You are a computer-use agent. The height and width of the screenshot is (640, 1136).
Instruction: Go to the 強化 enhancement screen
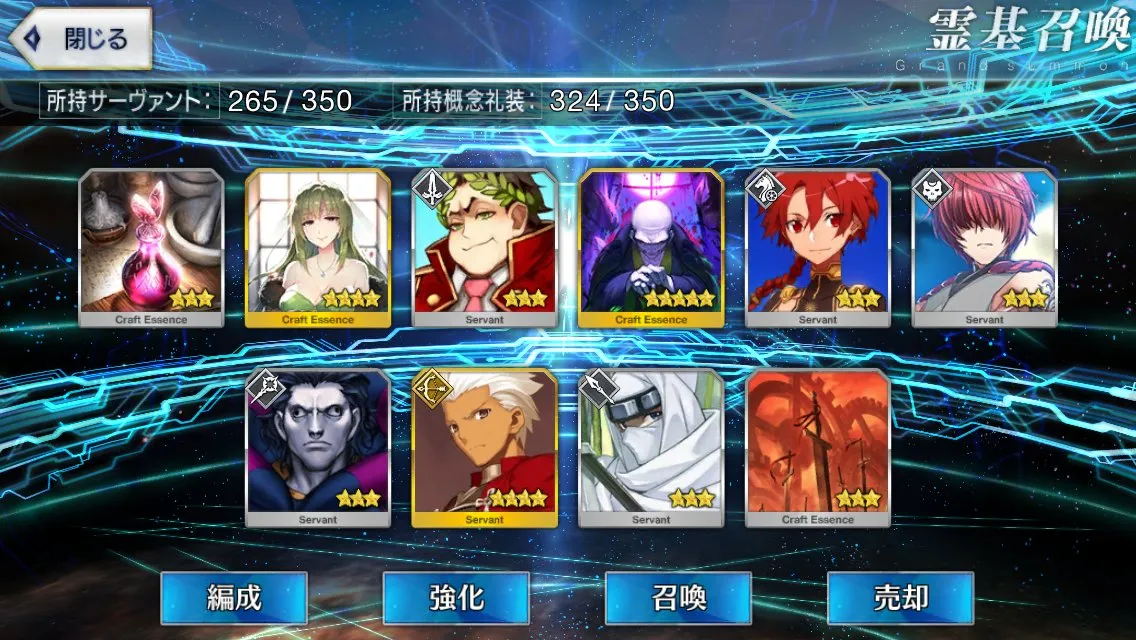[x=456, y=598]
